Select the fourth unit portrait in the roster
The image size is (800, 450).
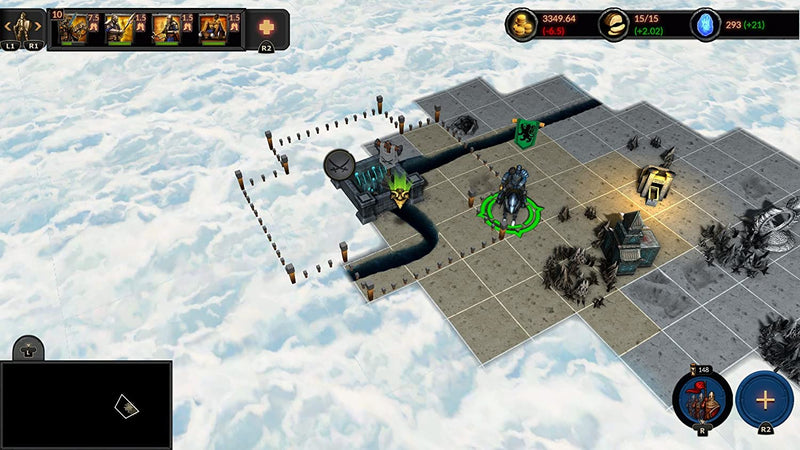tap(213, 29)
